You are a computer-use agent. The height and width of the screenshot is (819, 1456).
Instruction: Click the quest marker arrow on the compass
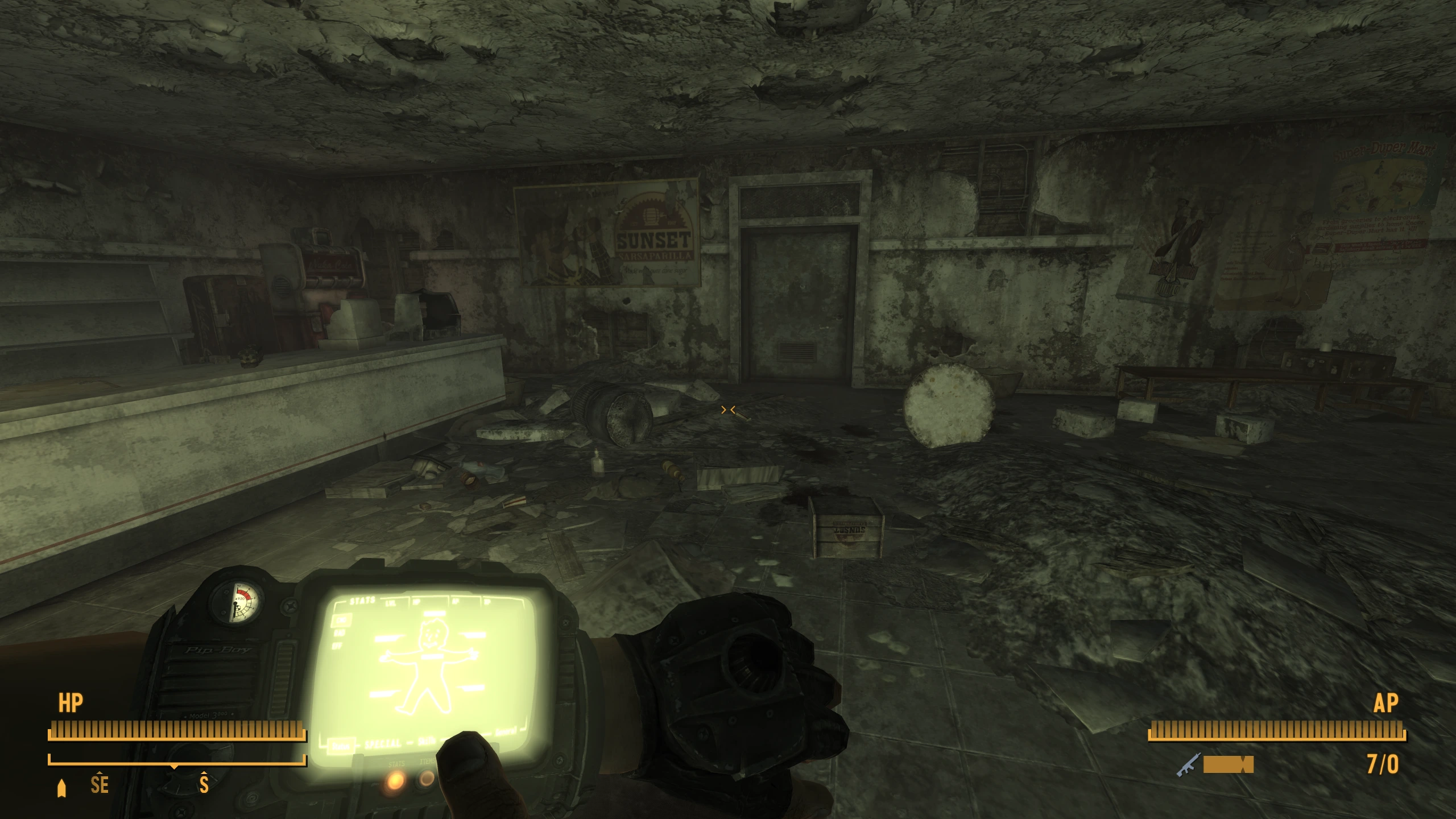point(62,788)
